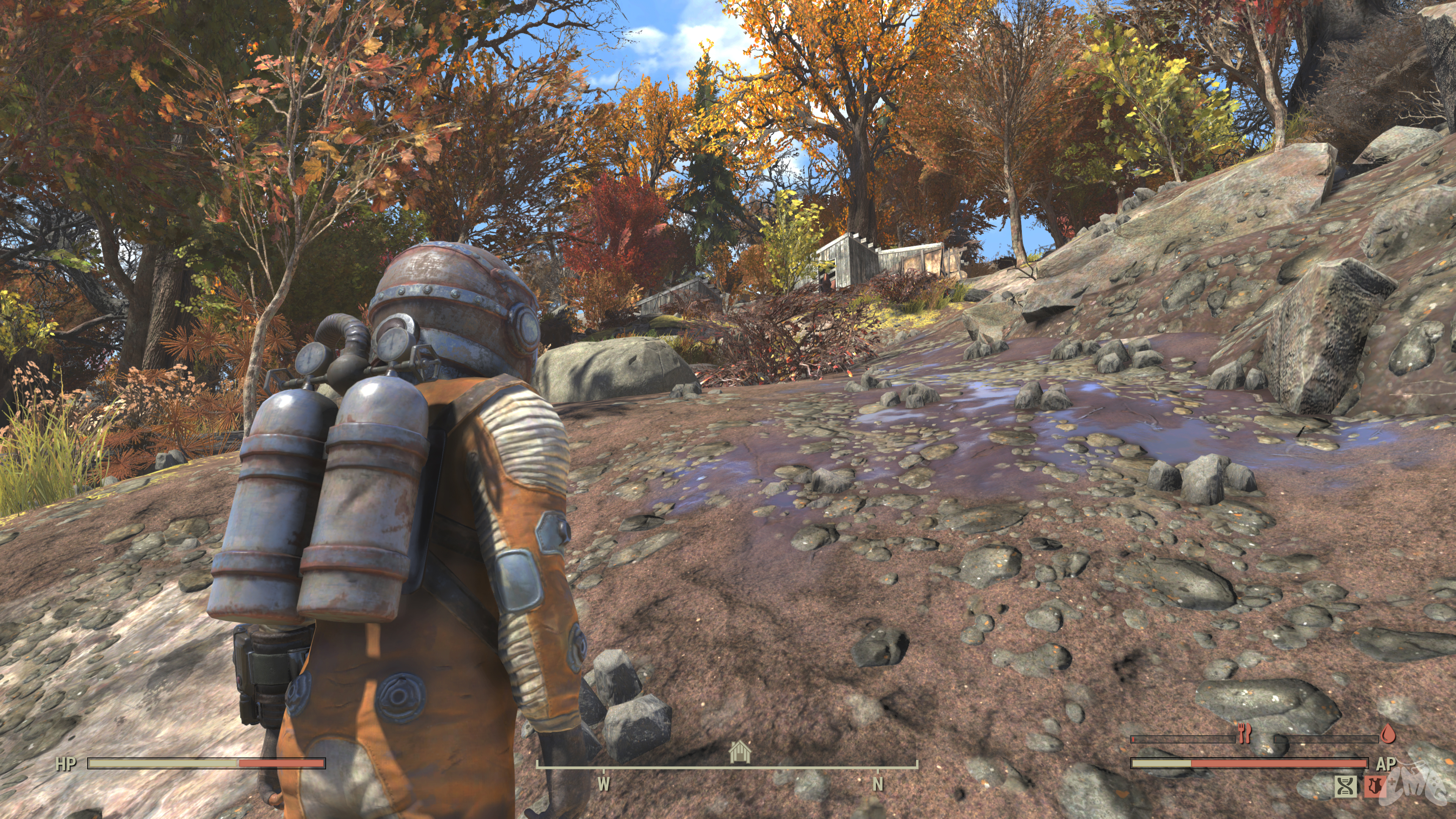Click the water drop thirst icon

pyautogui.click(x=1388, y=734)
